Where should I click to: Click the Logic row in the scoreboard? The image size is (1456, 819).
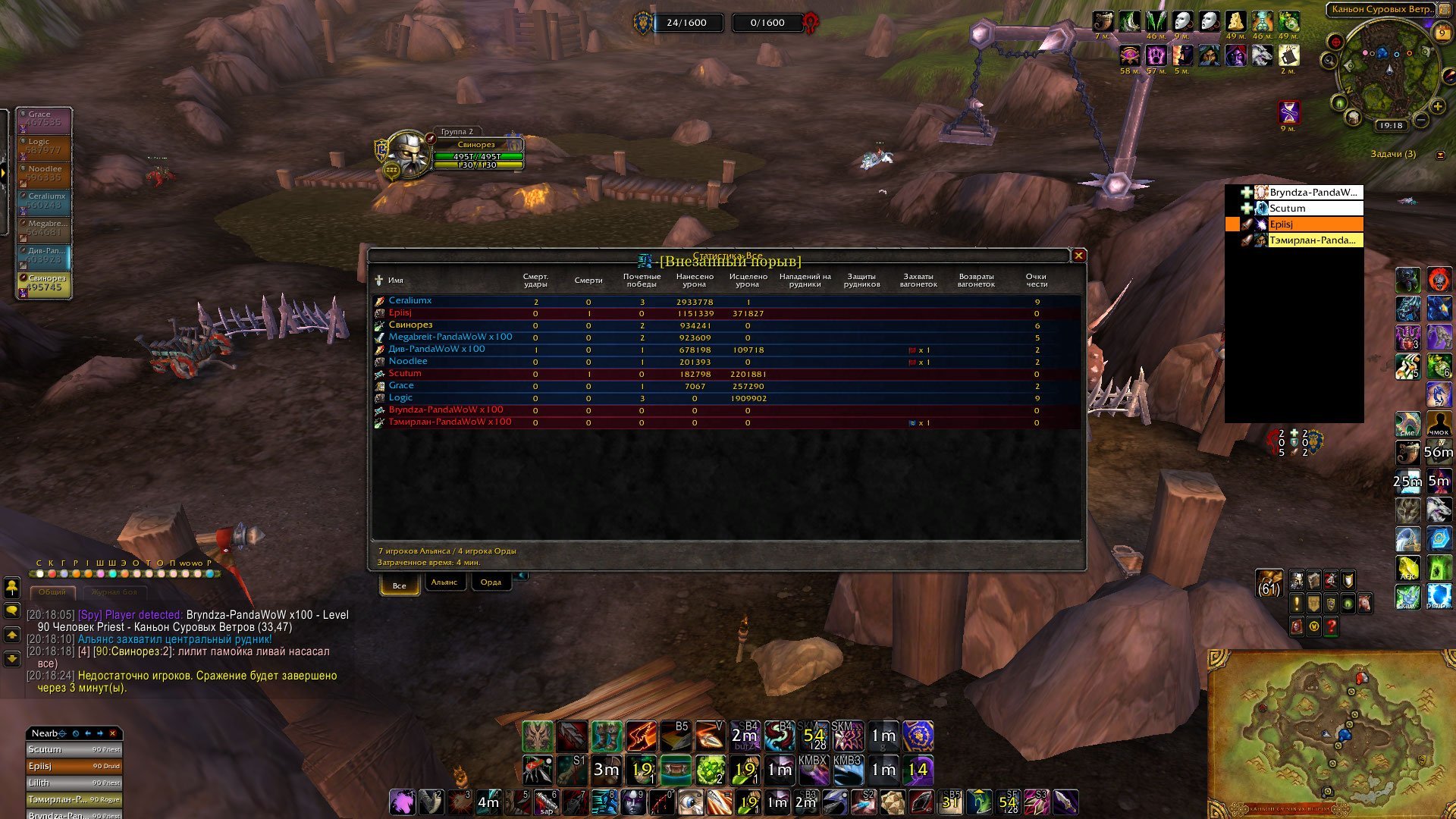point(400,398)
